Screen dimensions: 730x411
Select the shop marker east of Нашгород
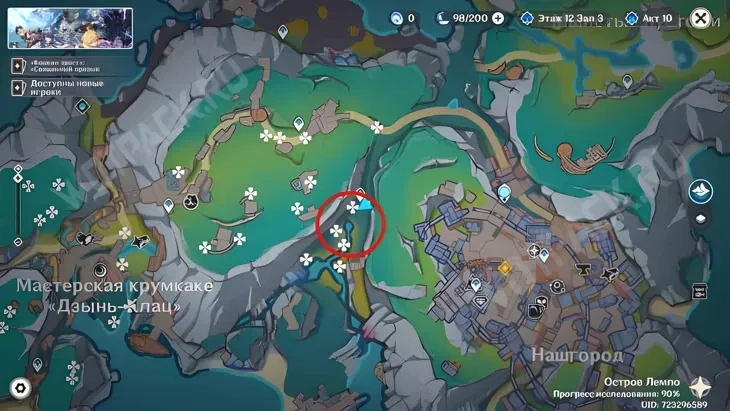697,291
